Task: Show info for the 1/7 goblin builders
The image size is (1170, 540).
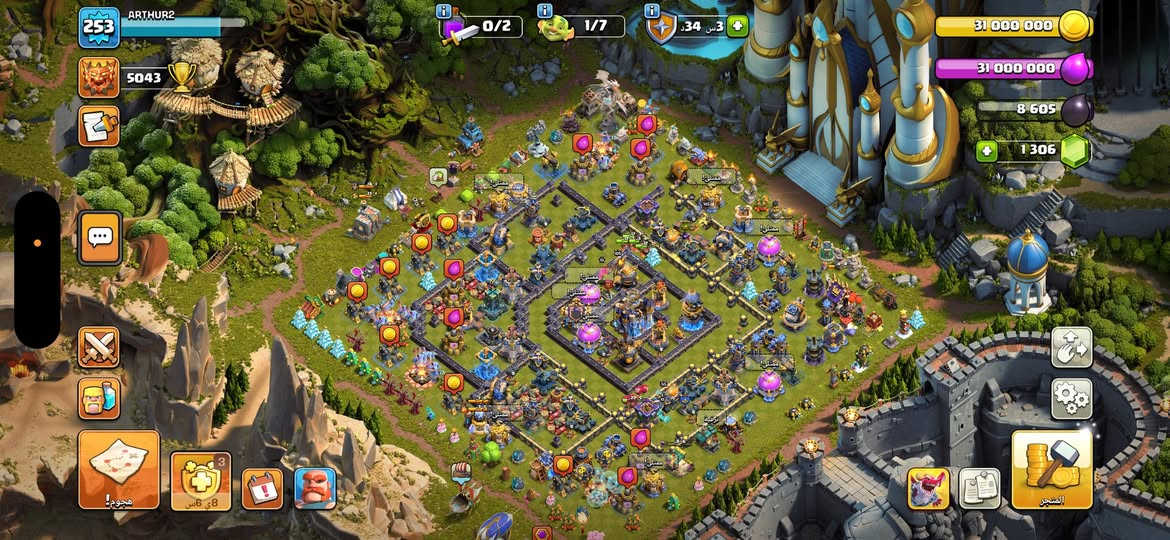Action: point(545,11)
